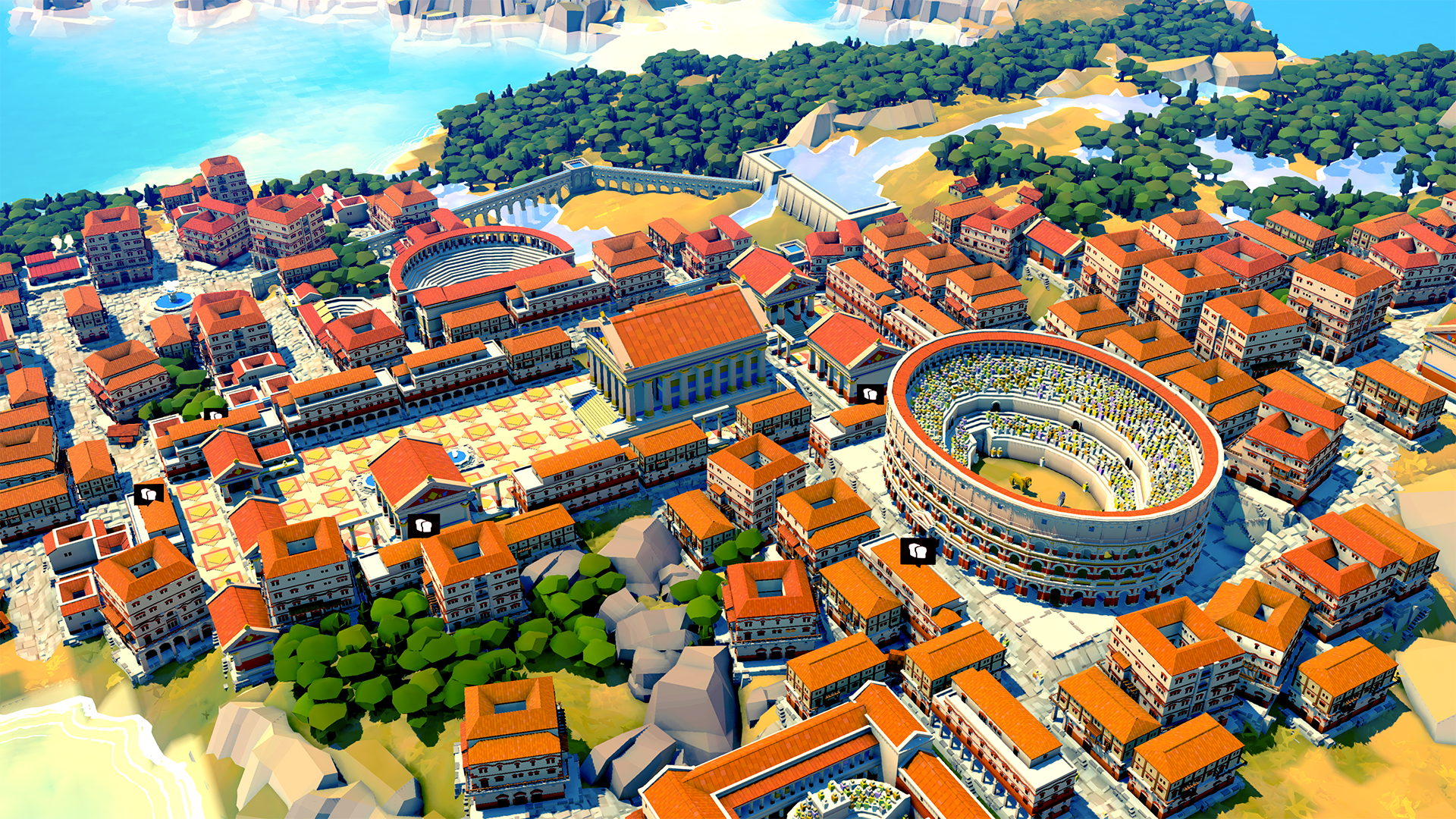Click the bread shortage icon near the forum plaza
The height and width of the screenshot is (819, 1456).
click(x=216, y=416)
